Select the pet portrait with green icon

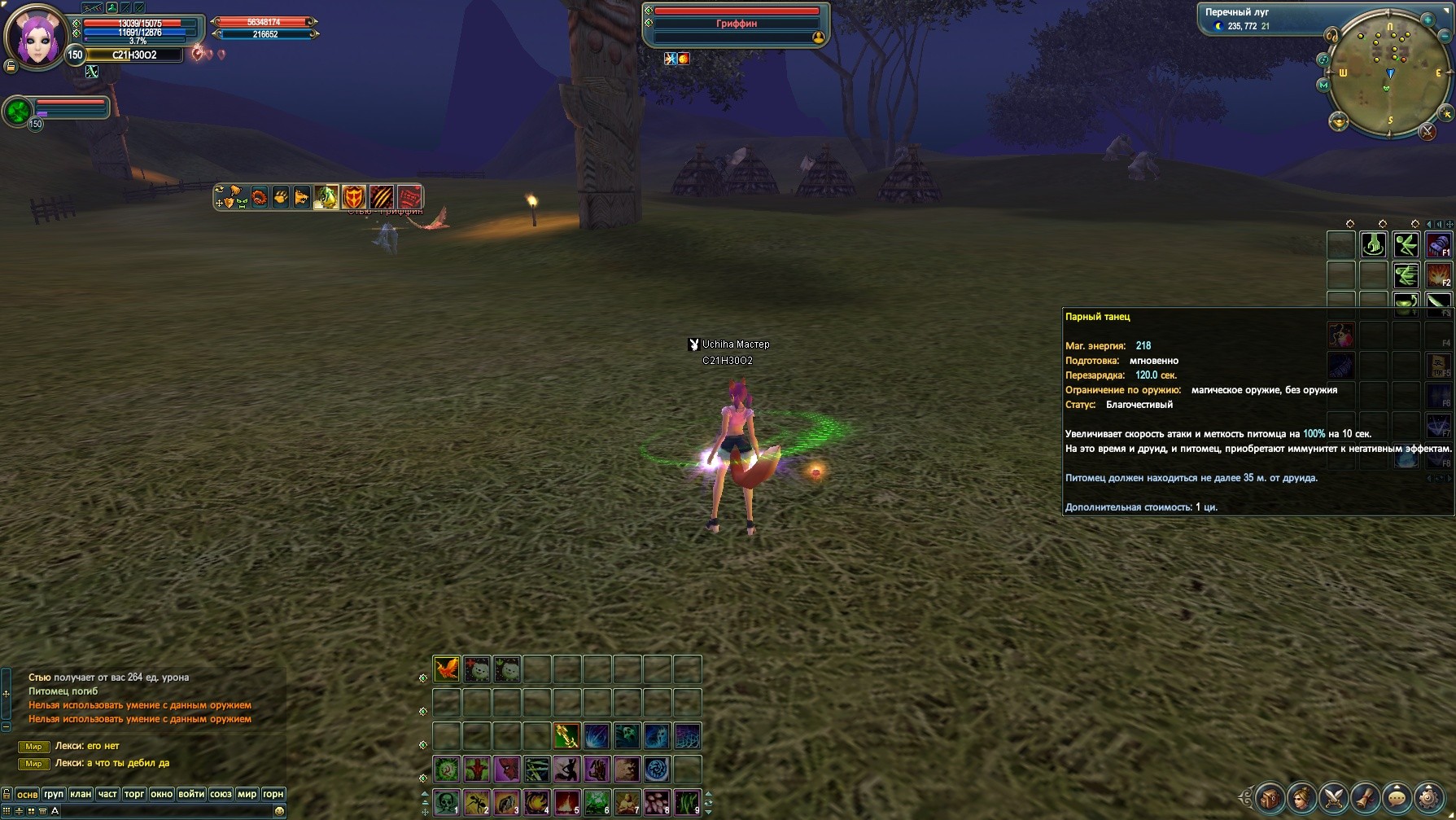(x=18, y=112)
